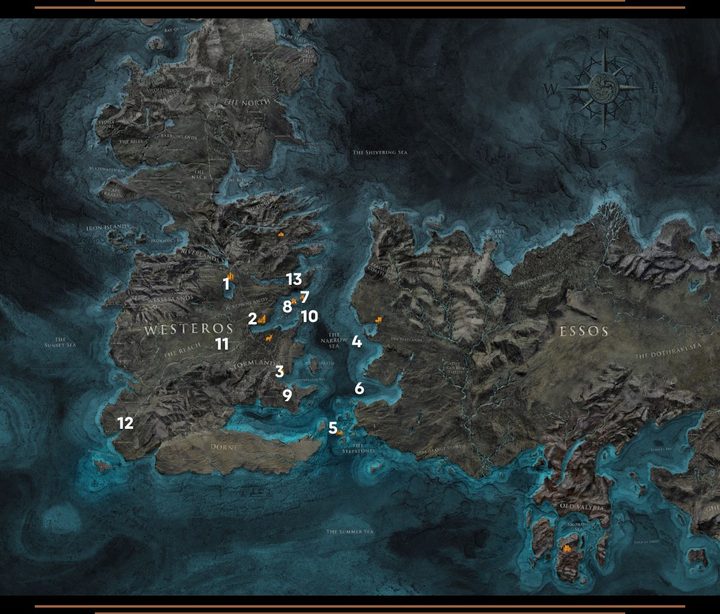Choose map marker number 11

tap(222, 344)
